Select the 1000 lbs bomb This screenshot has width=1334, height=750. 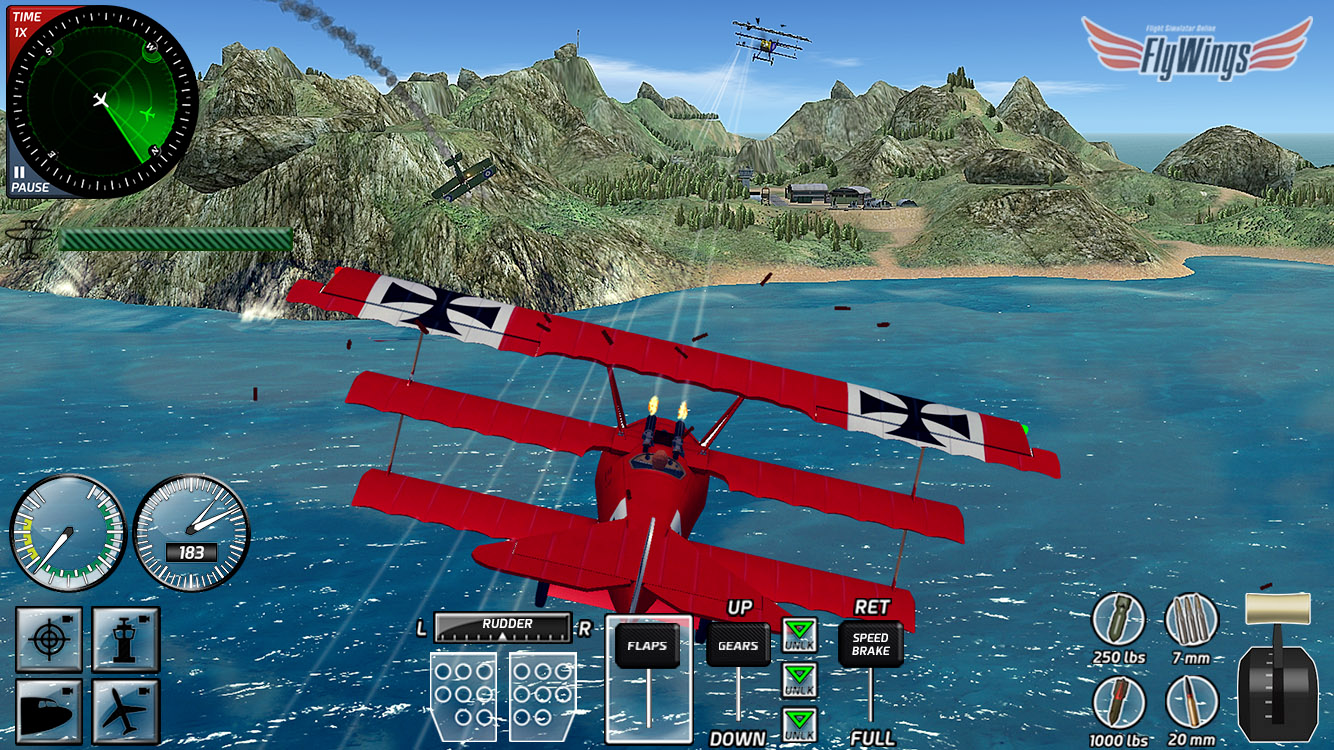tap(1118, 702)
